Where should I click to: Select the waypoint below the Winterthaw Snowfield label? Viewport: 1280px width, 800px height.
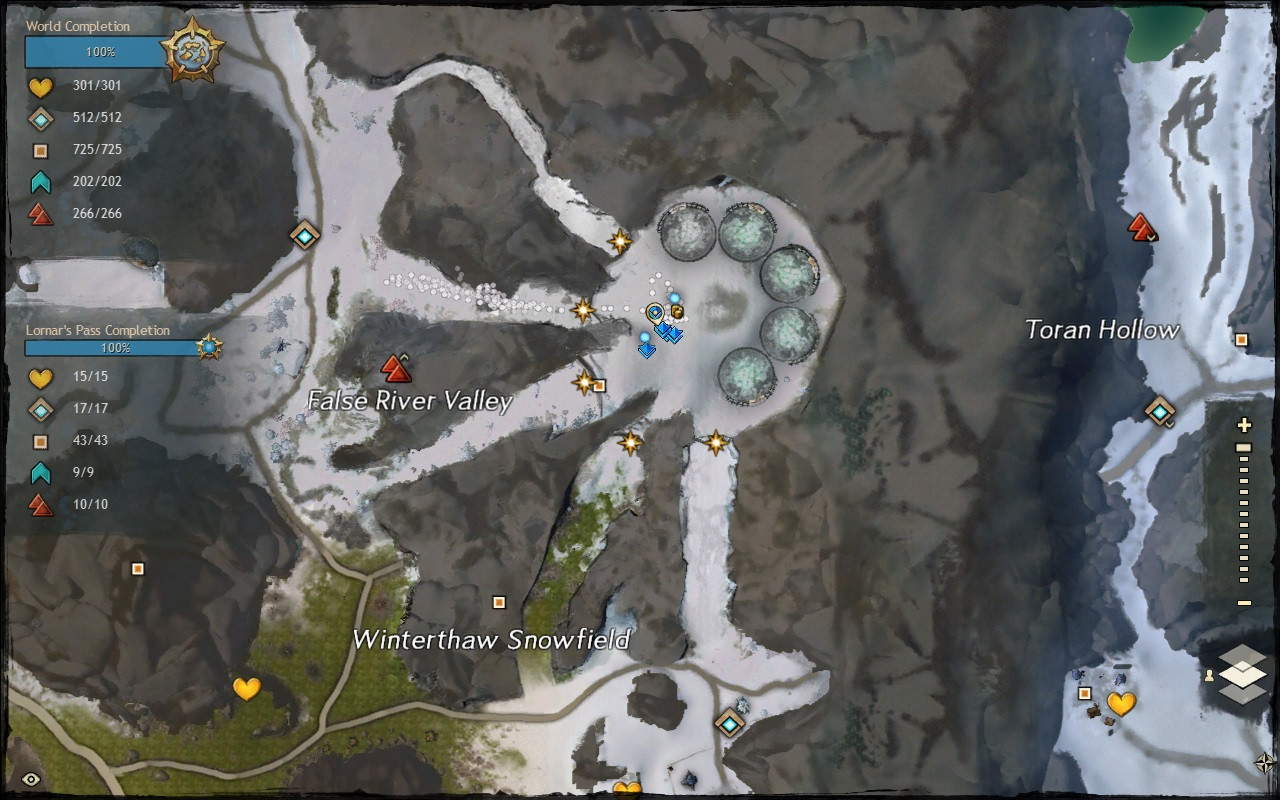731,722
